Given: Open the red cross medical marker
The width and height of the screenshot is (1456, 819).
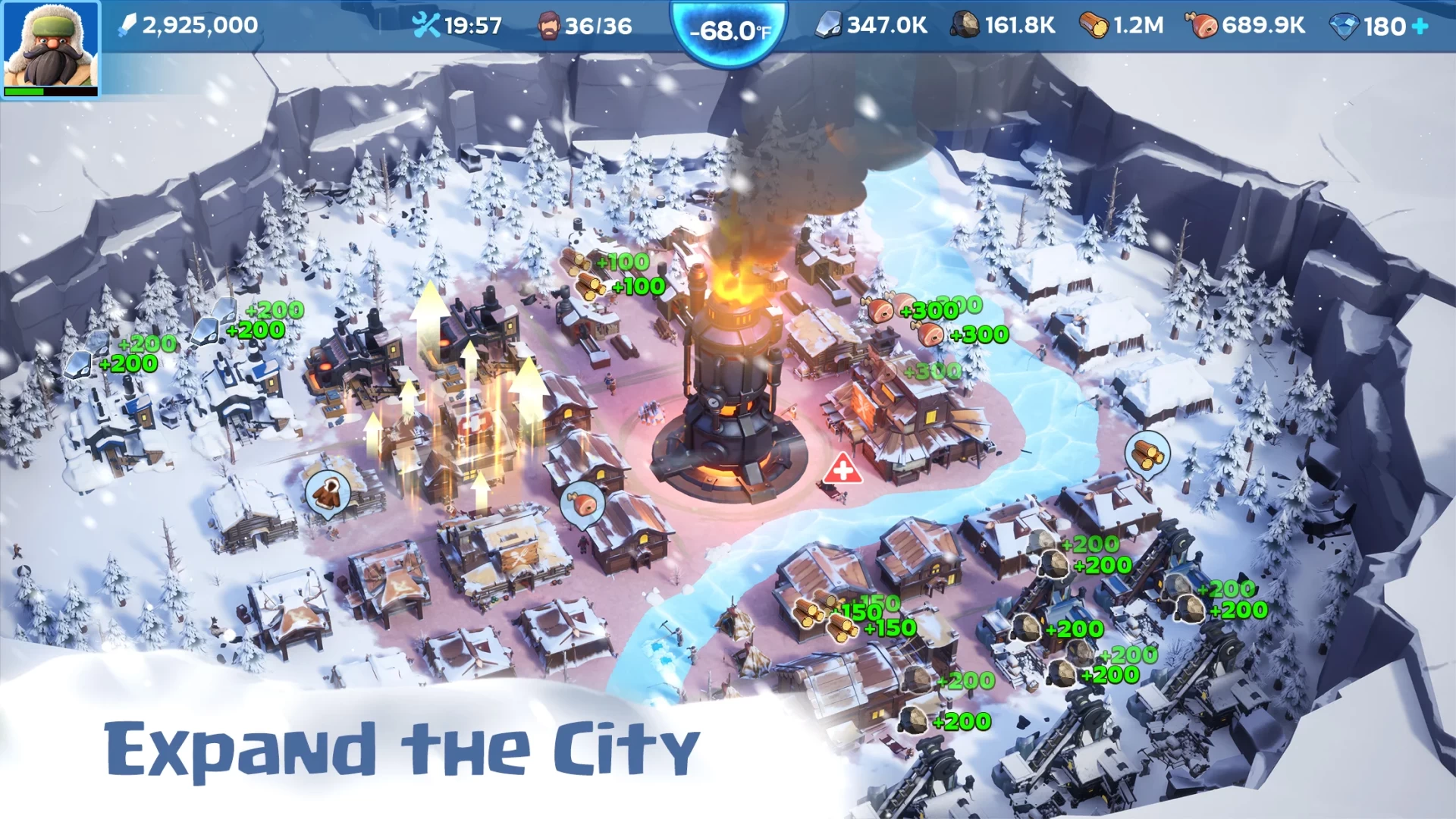Looking at the screenshot, I should click(842, 470).
